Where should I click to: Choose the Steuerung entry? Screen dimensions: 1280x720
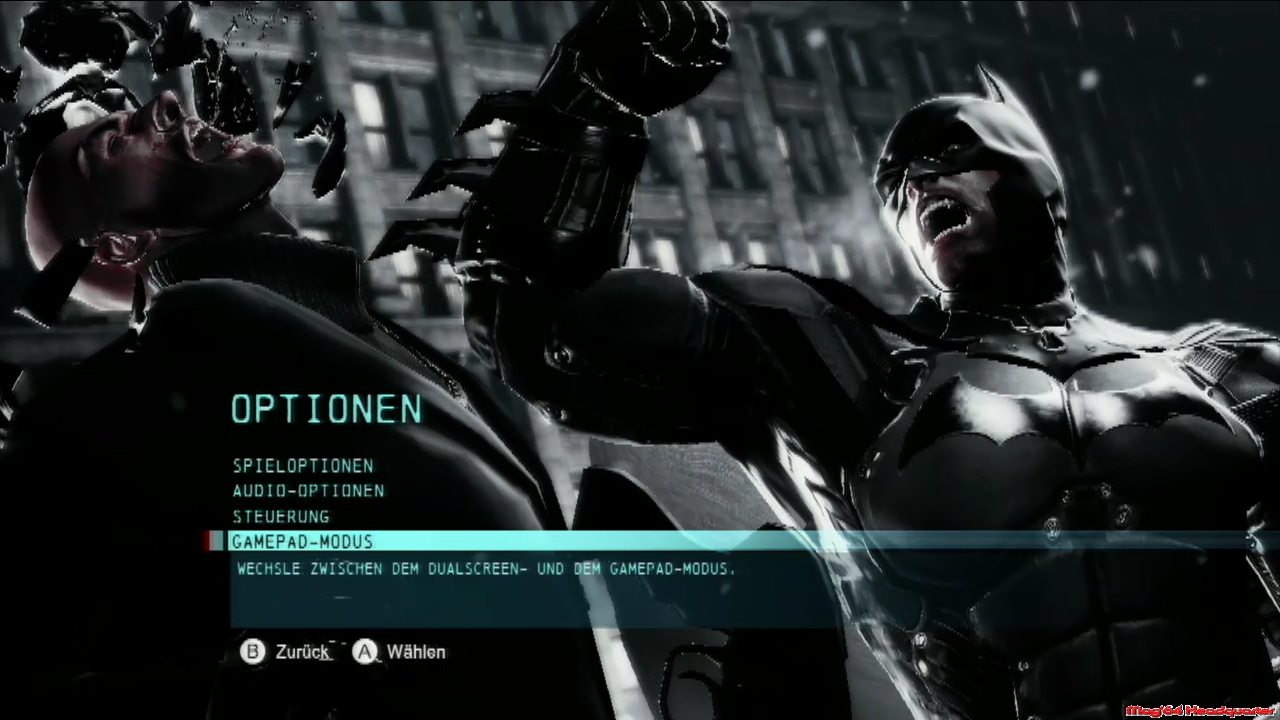coord(281,517)
